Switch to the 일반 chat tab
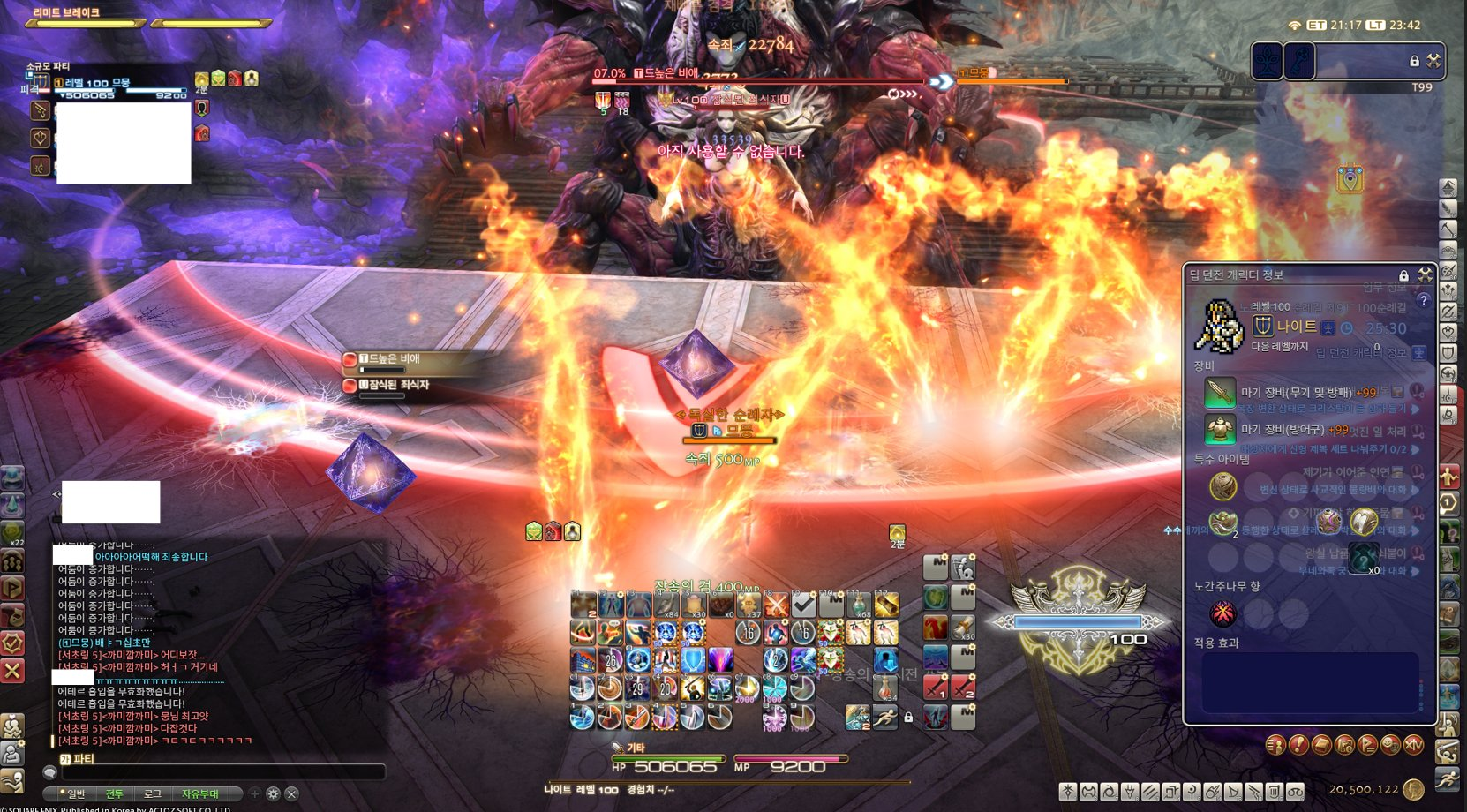This screenshot has width=1467, height=812. pos(77,794)
